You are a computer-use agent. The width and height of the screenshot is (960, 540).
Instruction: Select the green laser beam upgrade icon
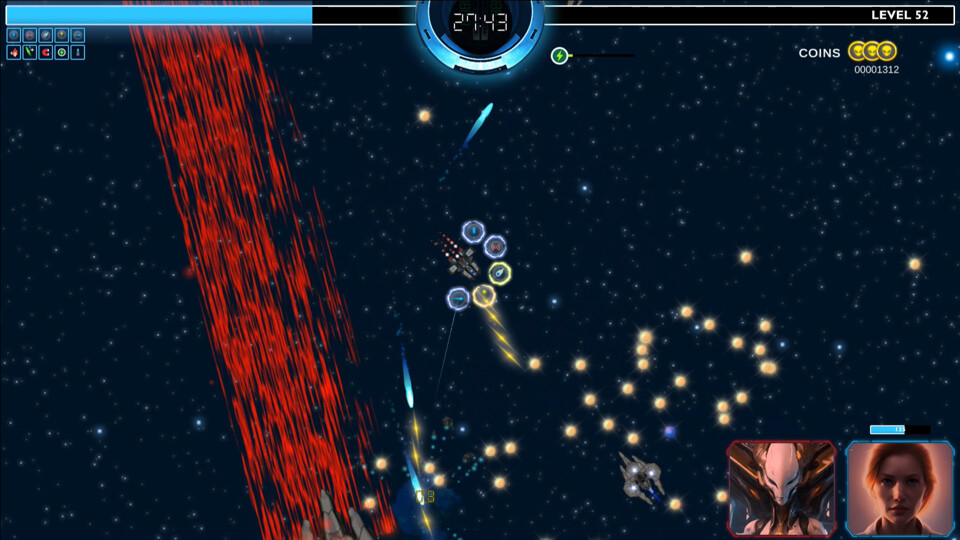[x=30, y=52]
